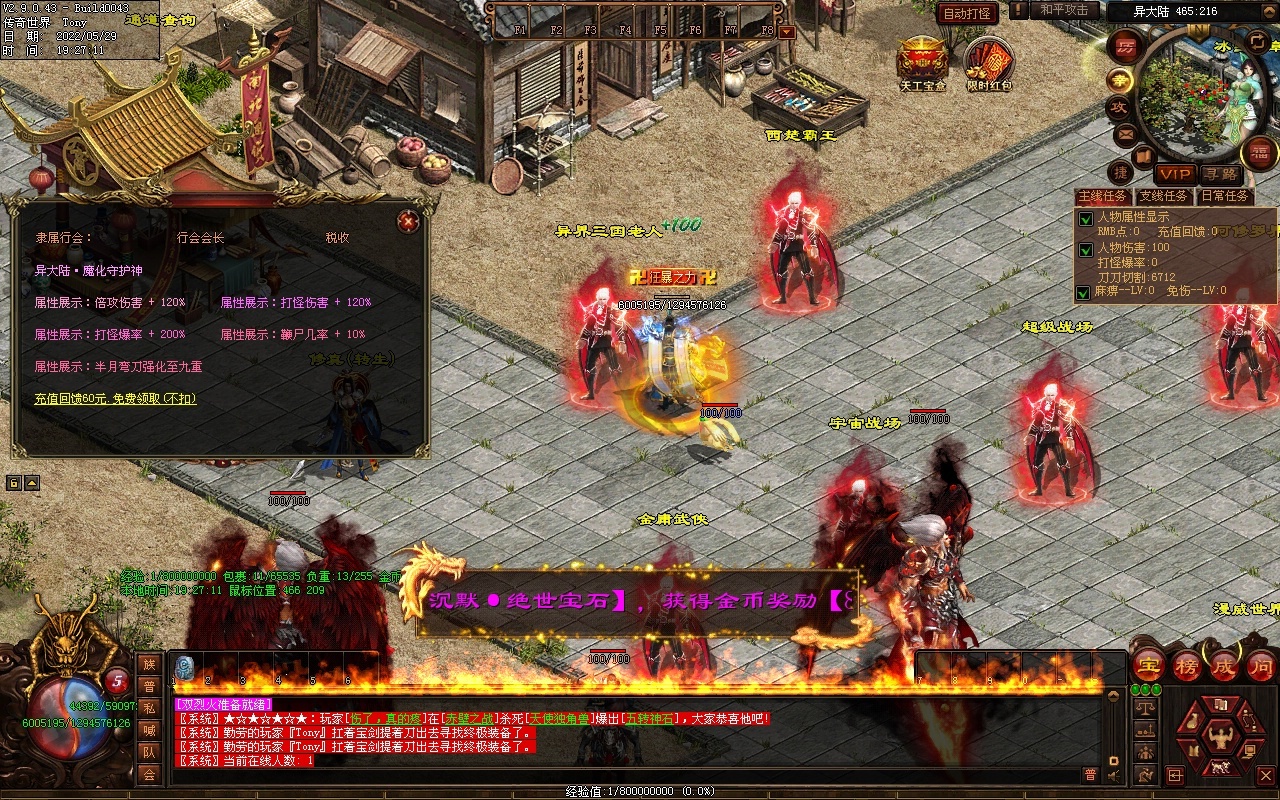Close the guild info panel
The image size is (1280, 800).
pos(408,222)
